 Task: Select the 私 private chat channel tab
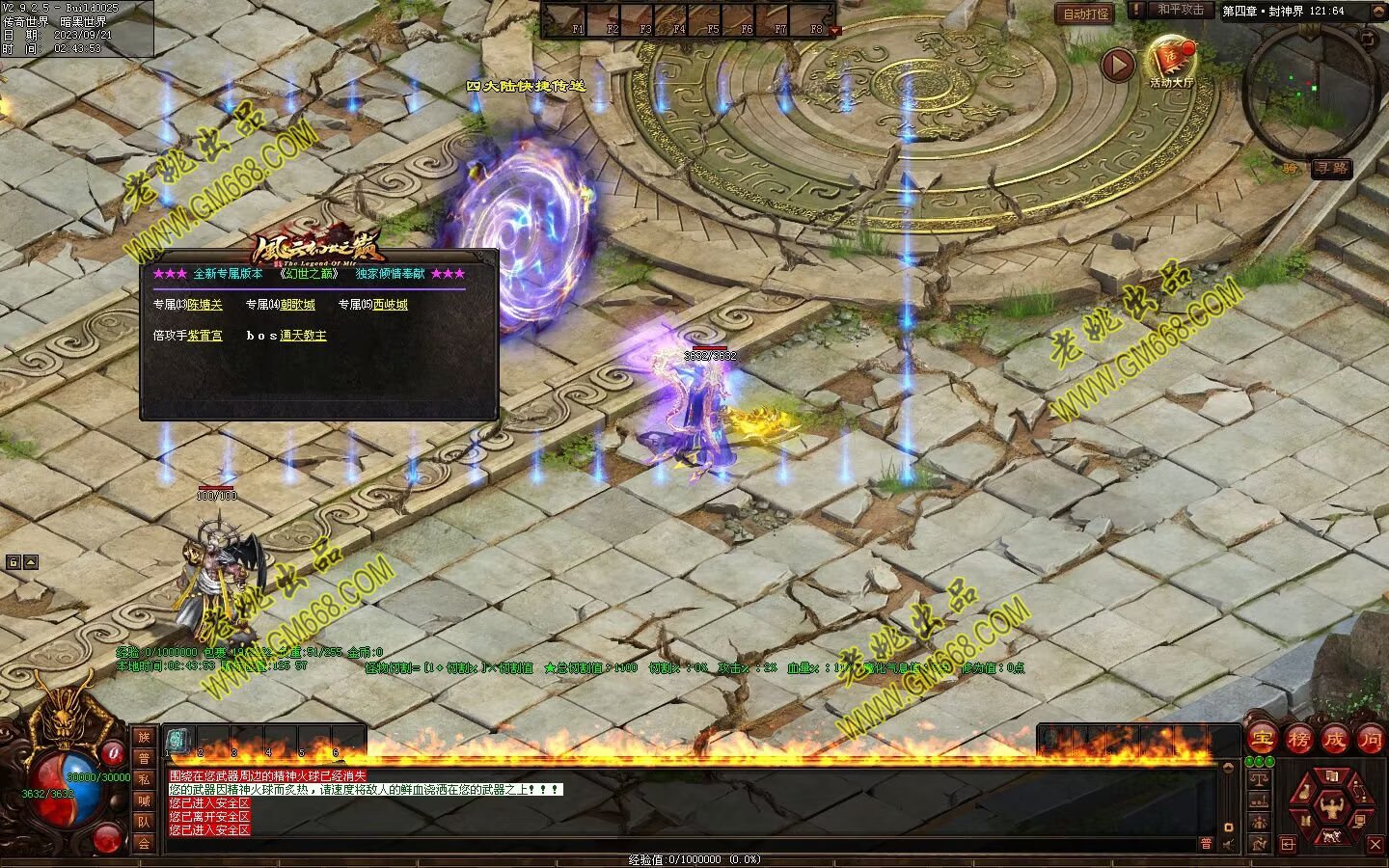pyautogui.click(x=144, y=779)
